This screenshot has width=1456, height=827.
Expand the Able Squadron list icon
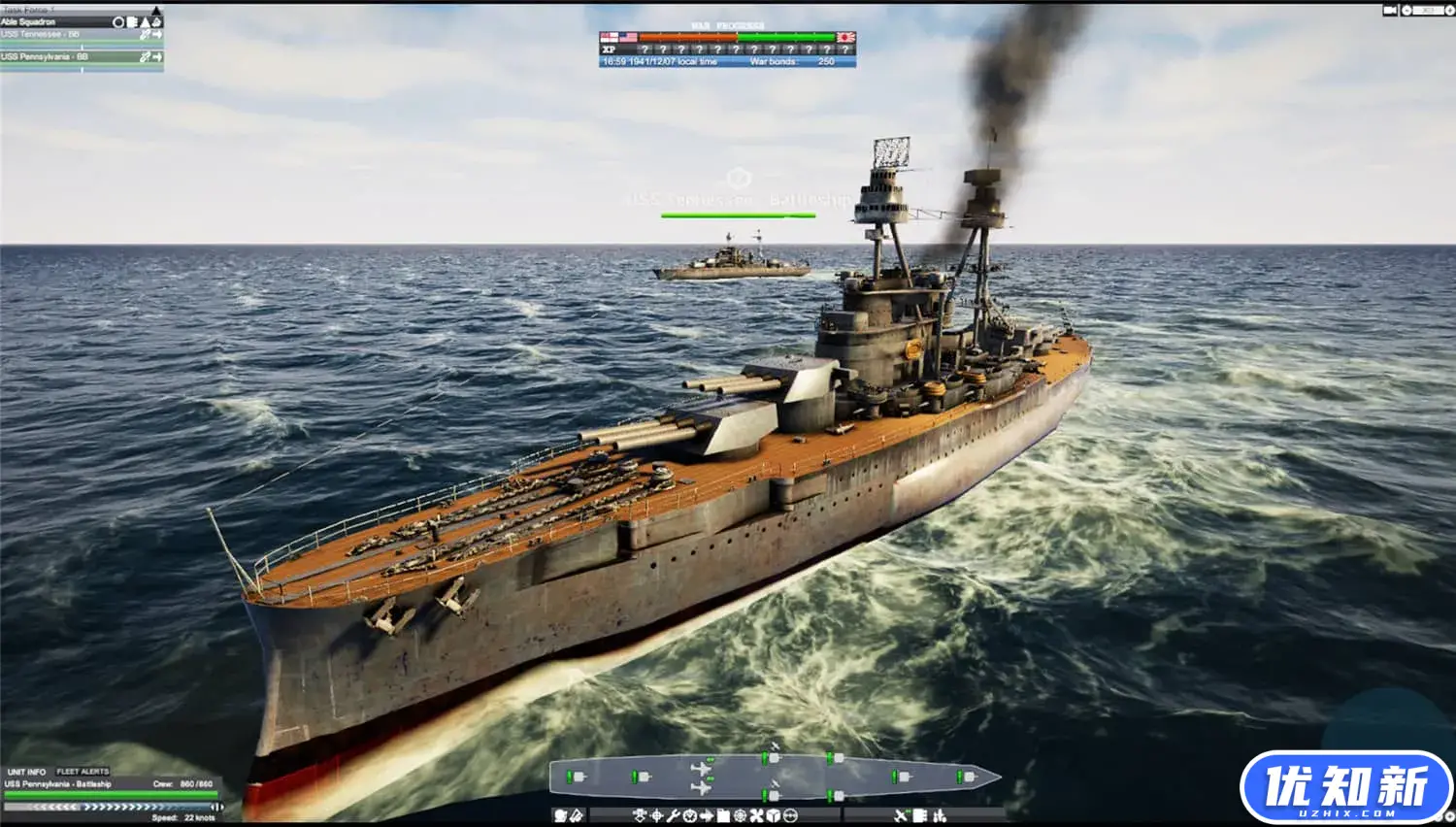click(133, 21)
